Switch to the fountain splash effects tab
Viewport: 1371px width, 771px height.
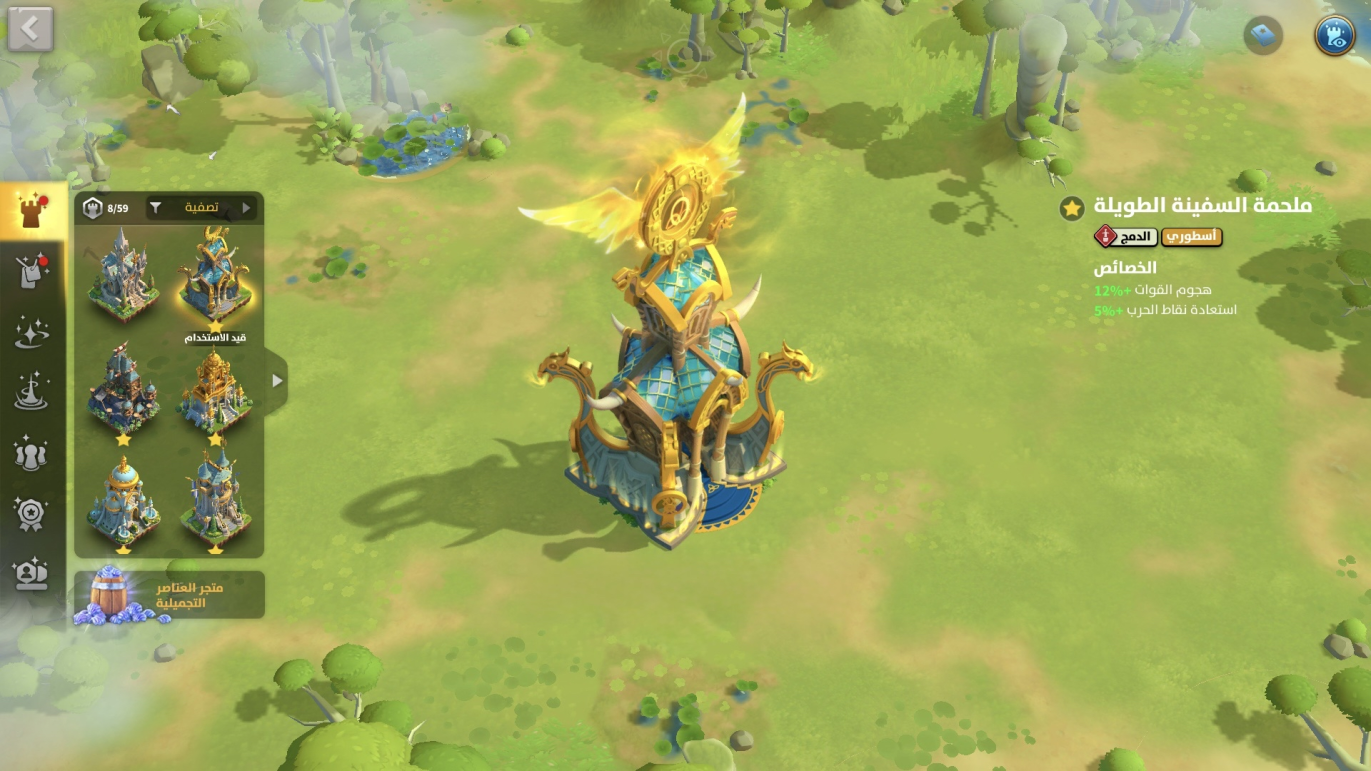[x=32, y=392]
